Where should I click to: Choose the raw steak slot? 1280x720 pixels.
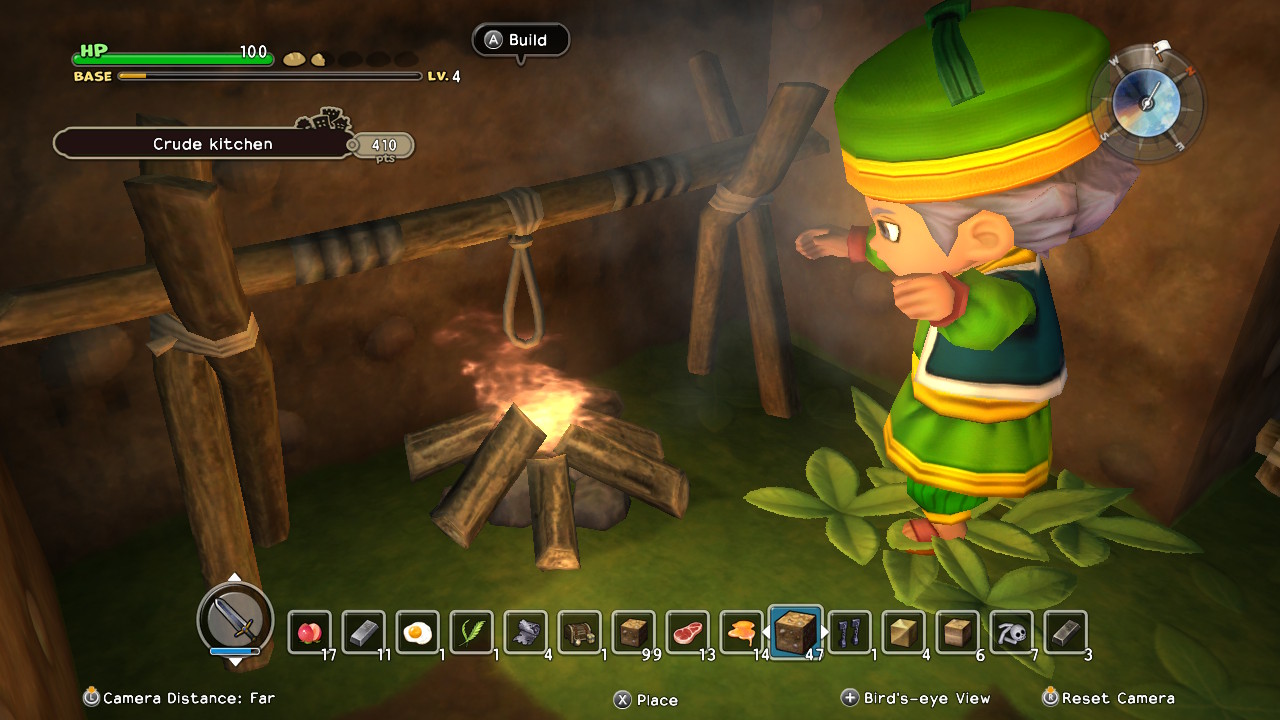click(687, 632)
